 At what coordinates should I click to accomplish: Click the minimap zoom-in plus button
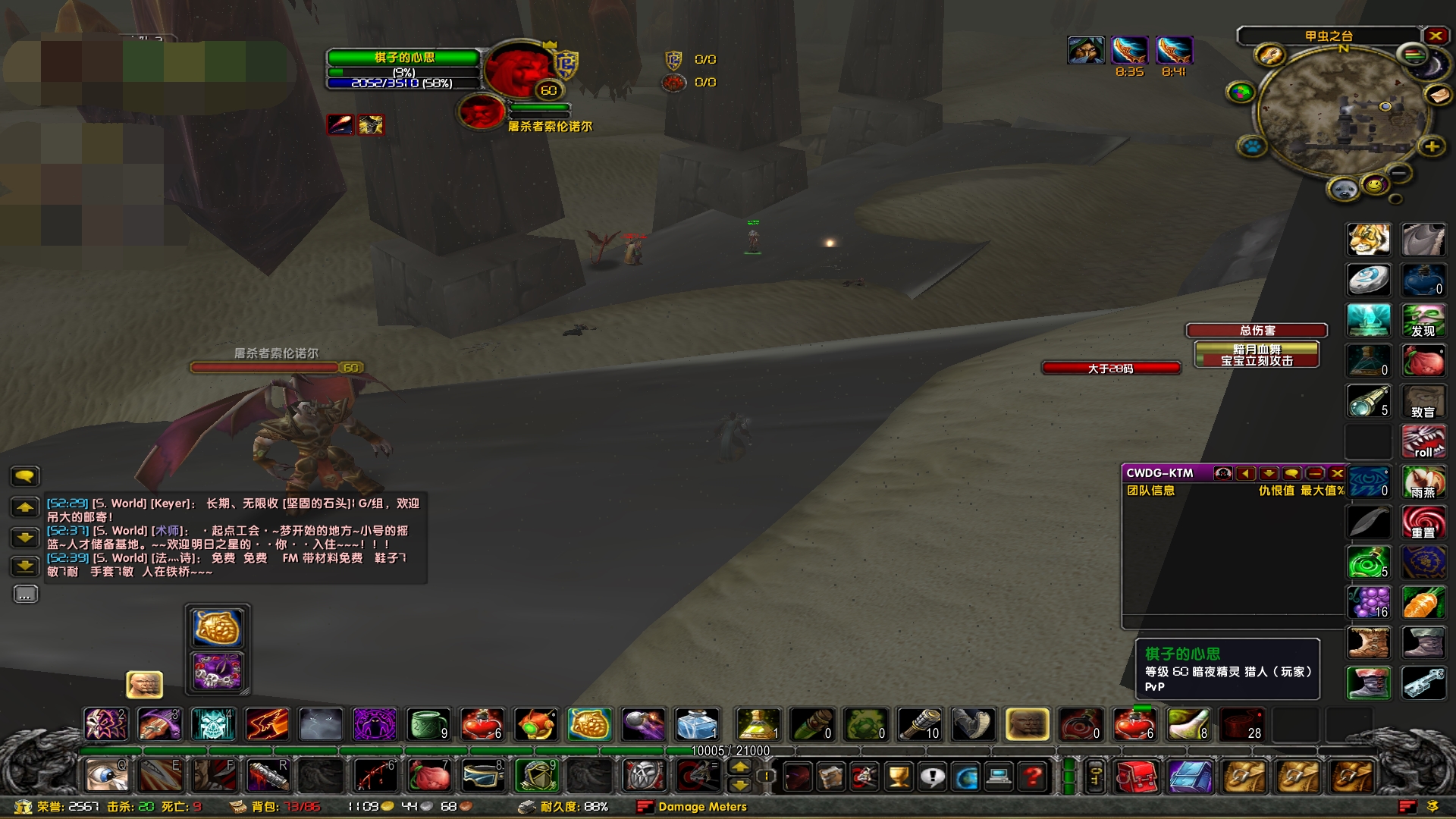[1431, 147]
